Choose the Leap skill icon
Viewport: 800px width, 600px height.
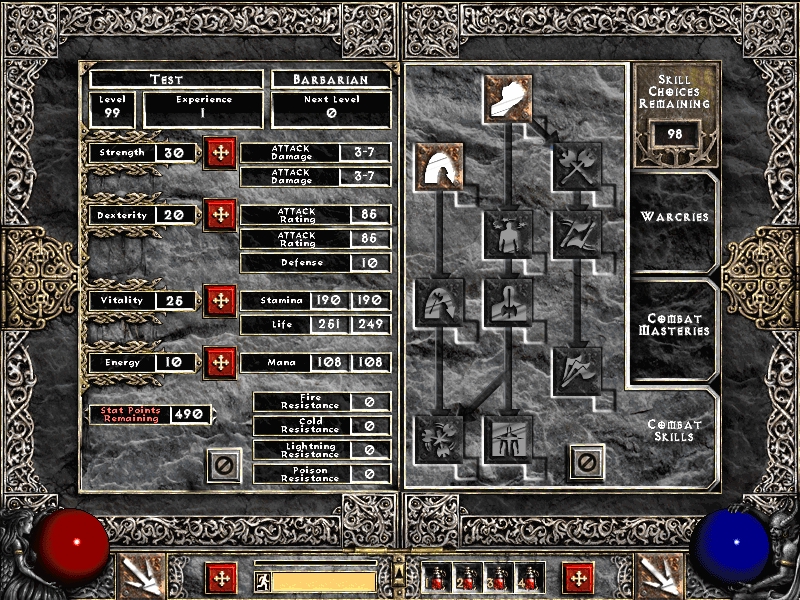tap(440, 166)
